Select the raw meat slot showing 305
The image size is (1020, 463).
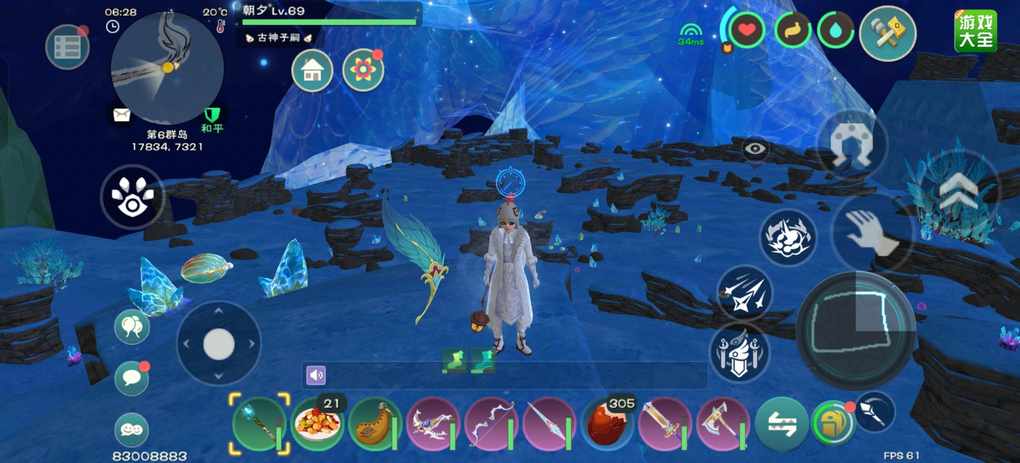tap(608, 424)
